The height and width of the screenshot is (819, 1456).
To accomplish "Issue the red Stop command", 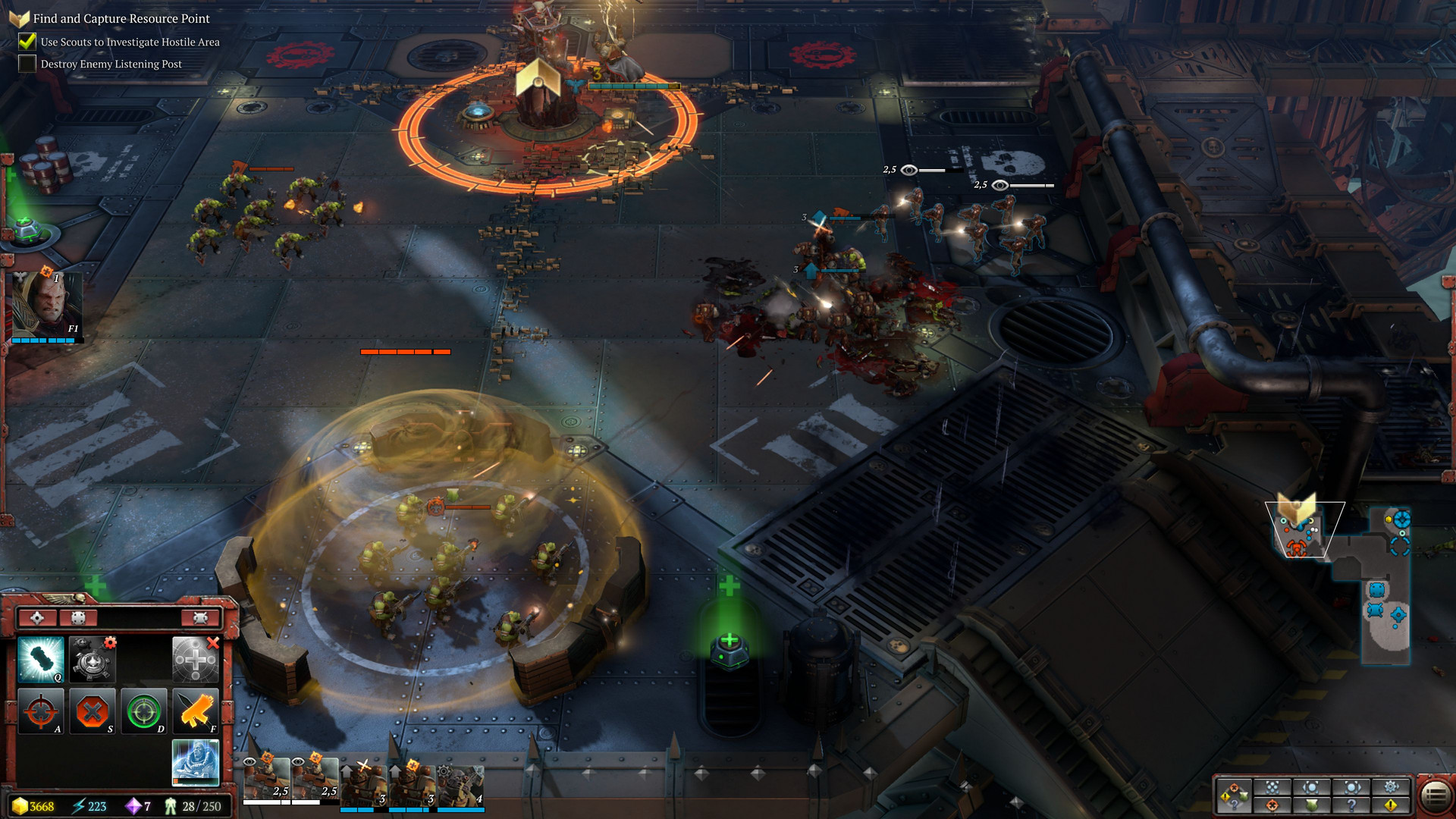I will (92, 711).
